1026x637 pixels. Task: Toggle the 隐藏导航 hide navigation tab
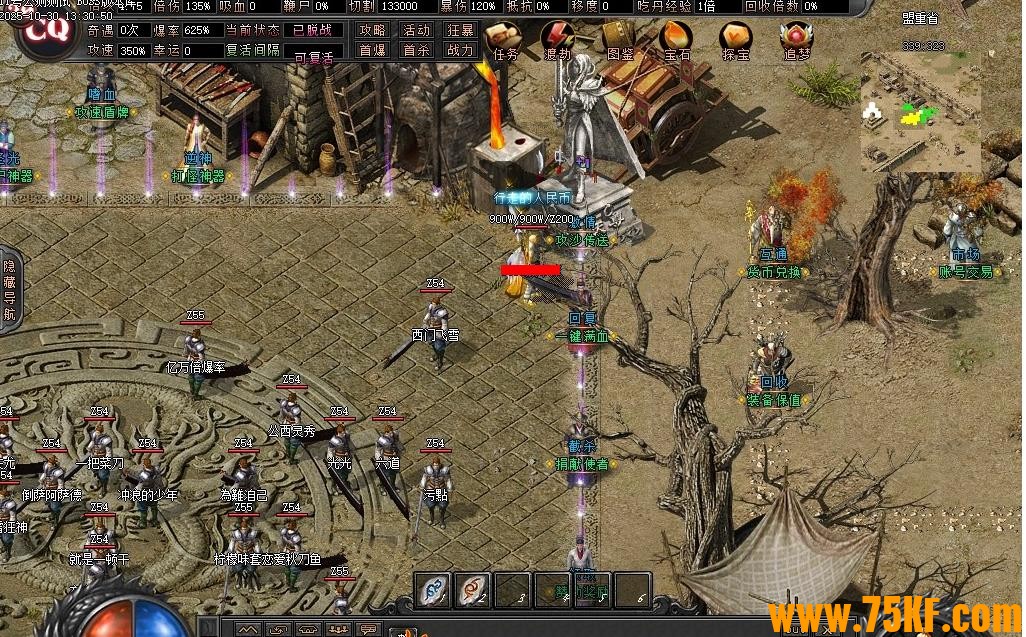(9, 290)
